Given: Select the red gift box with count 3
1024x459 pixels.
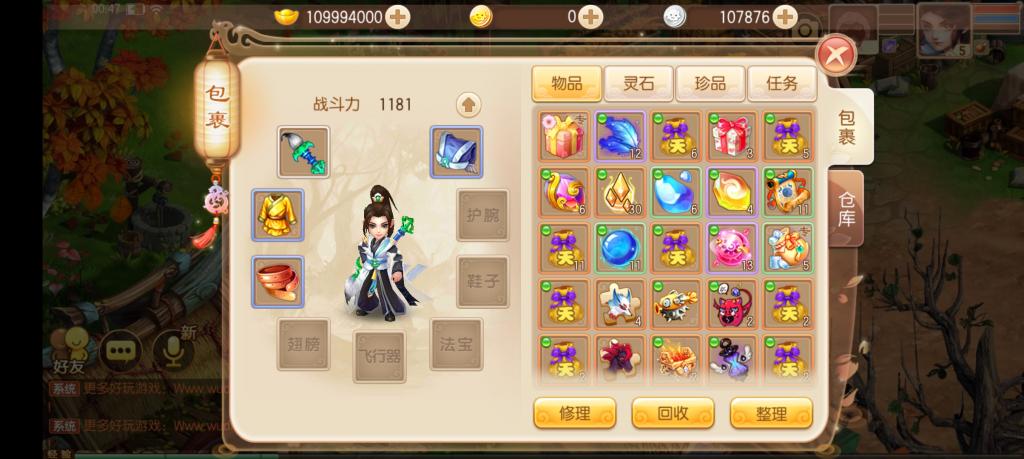Looking at the screenshot, I should (732, 136).
